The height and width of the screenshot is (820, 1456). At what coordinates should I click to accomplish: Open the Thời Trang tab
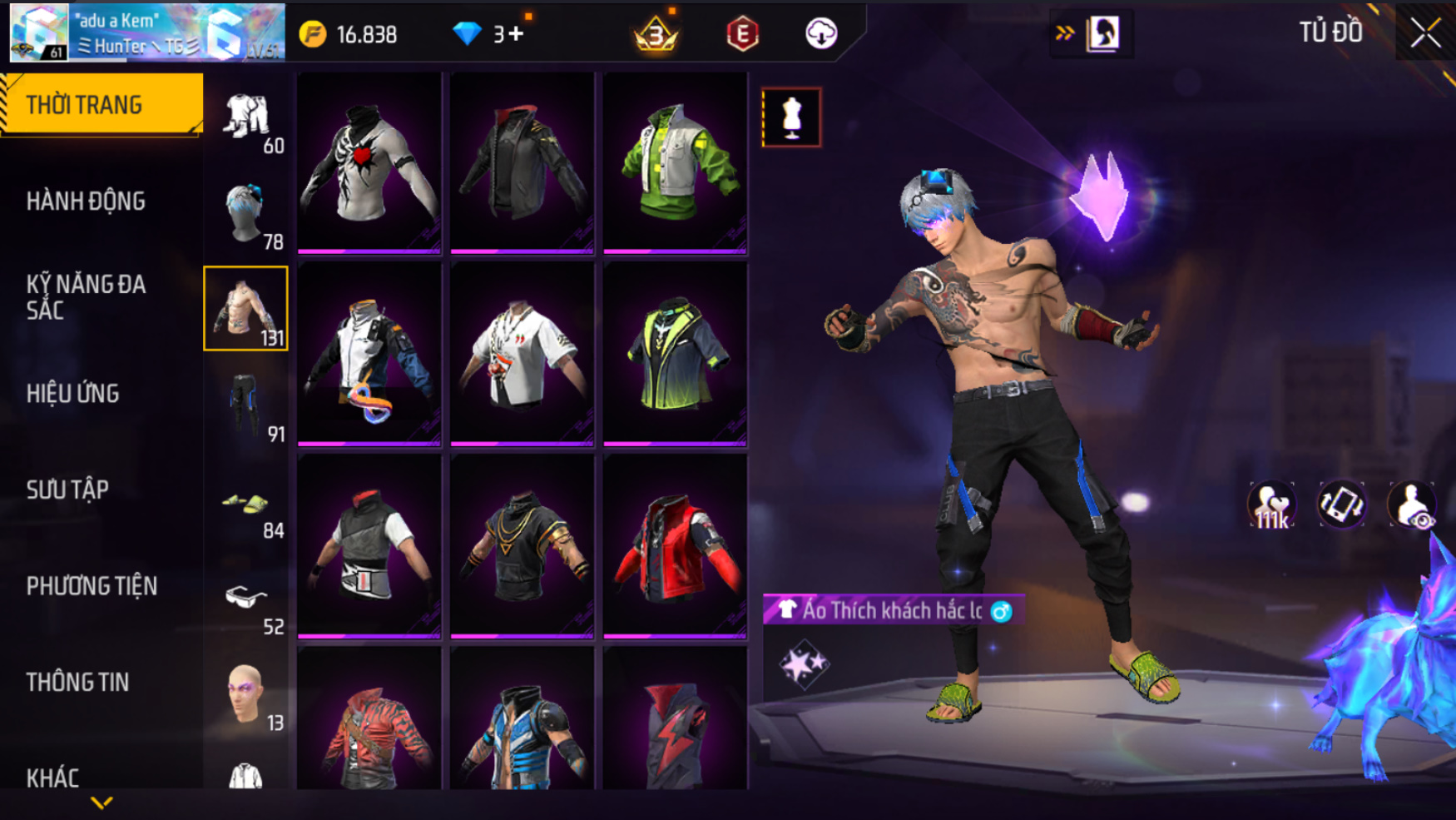pyautogui.click(x=101, y=105)
